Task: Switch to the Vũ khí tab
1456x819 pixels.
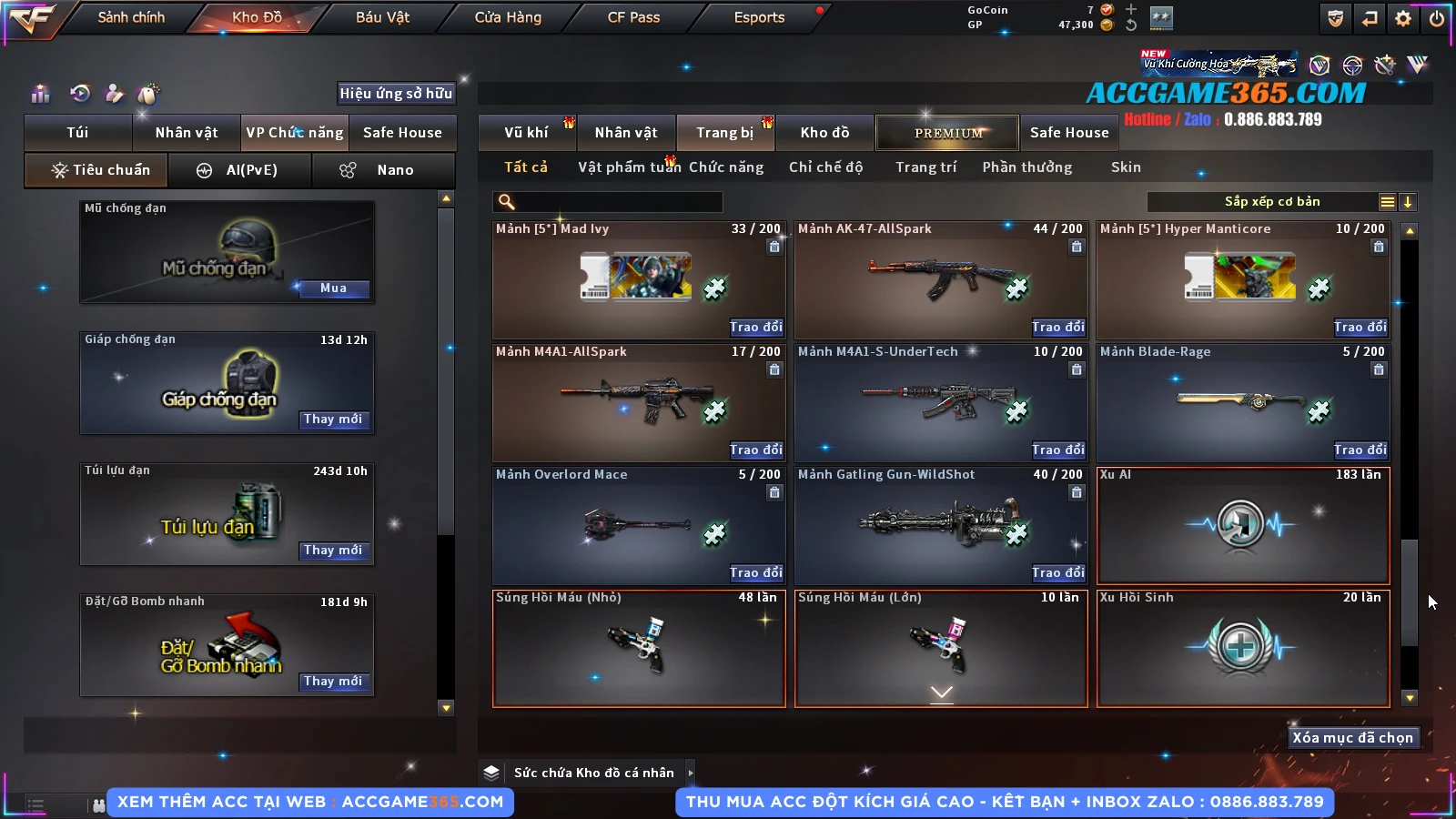Action: pos(527,133)
